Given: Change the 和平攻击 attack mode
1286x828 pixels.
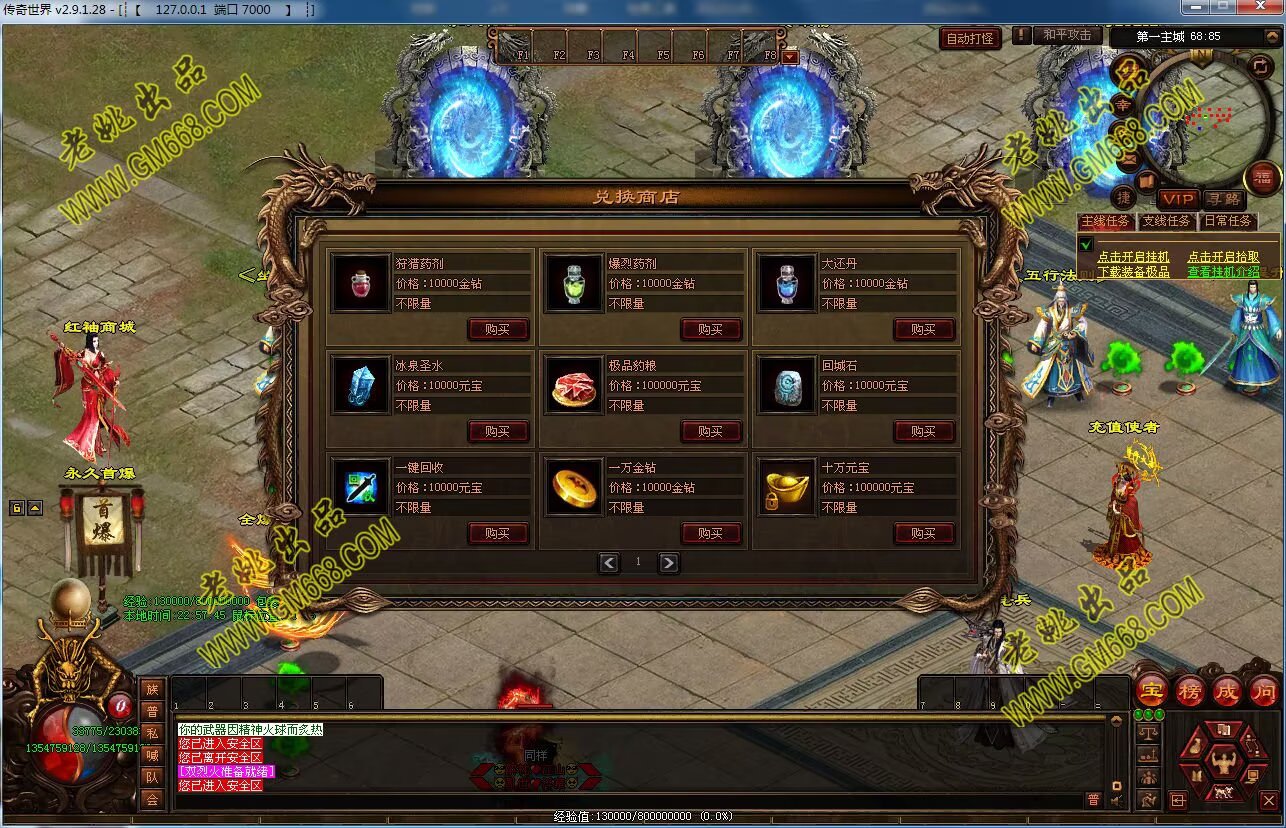Looking at the screenshot, I should tap(1067, 35).
